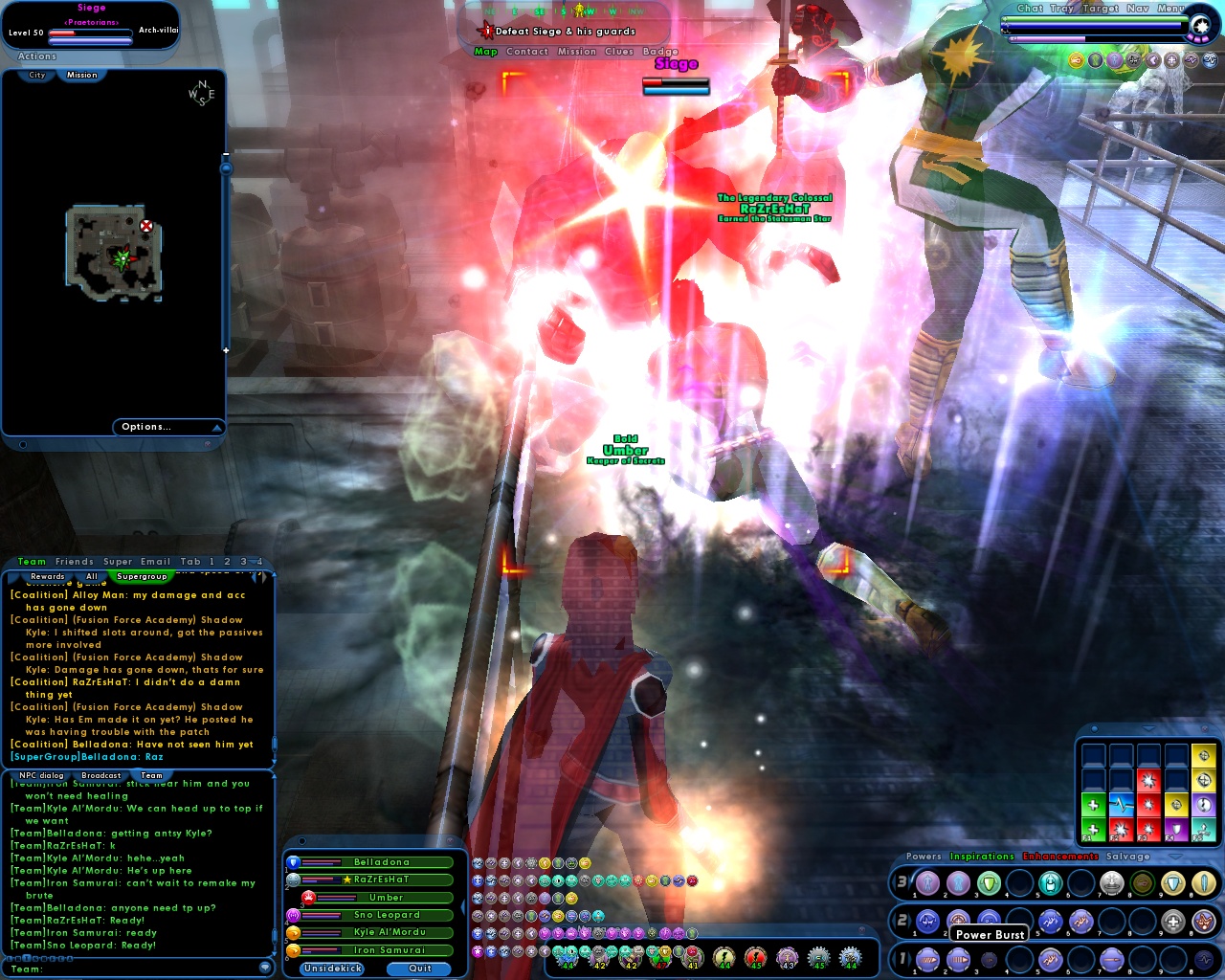Click the white Awaken inspiration in slot 7
This screenshot has height=980, width=1225.
point(1111,884)
